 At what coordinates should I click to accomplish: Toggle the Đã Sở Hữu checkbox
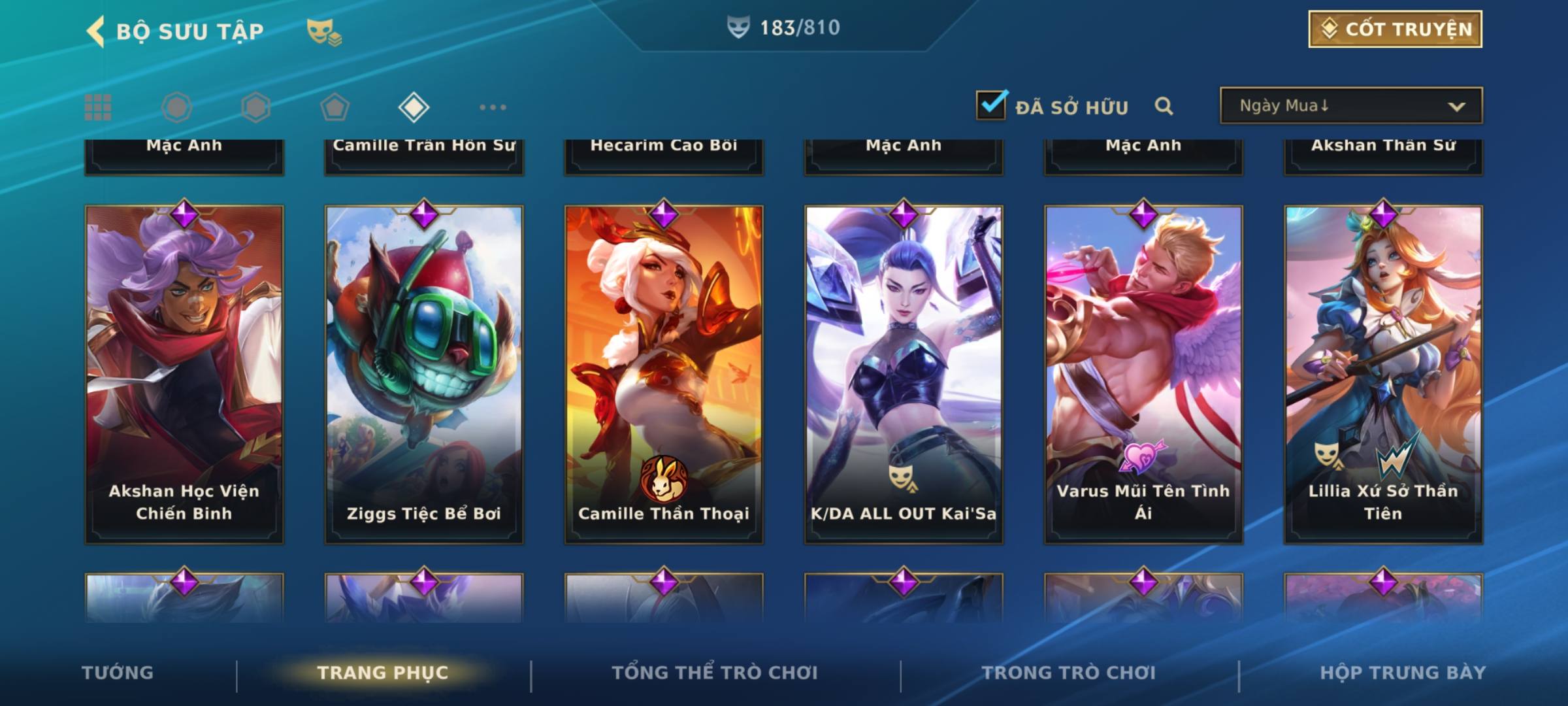991,105
